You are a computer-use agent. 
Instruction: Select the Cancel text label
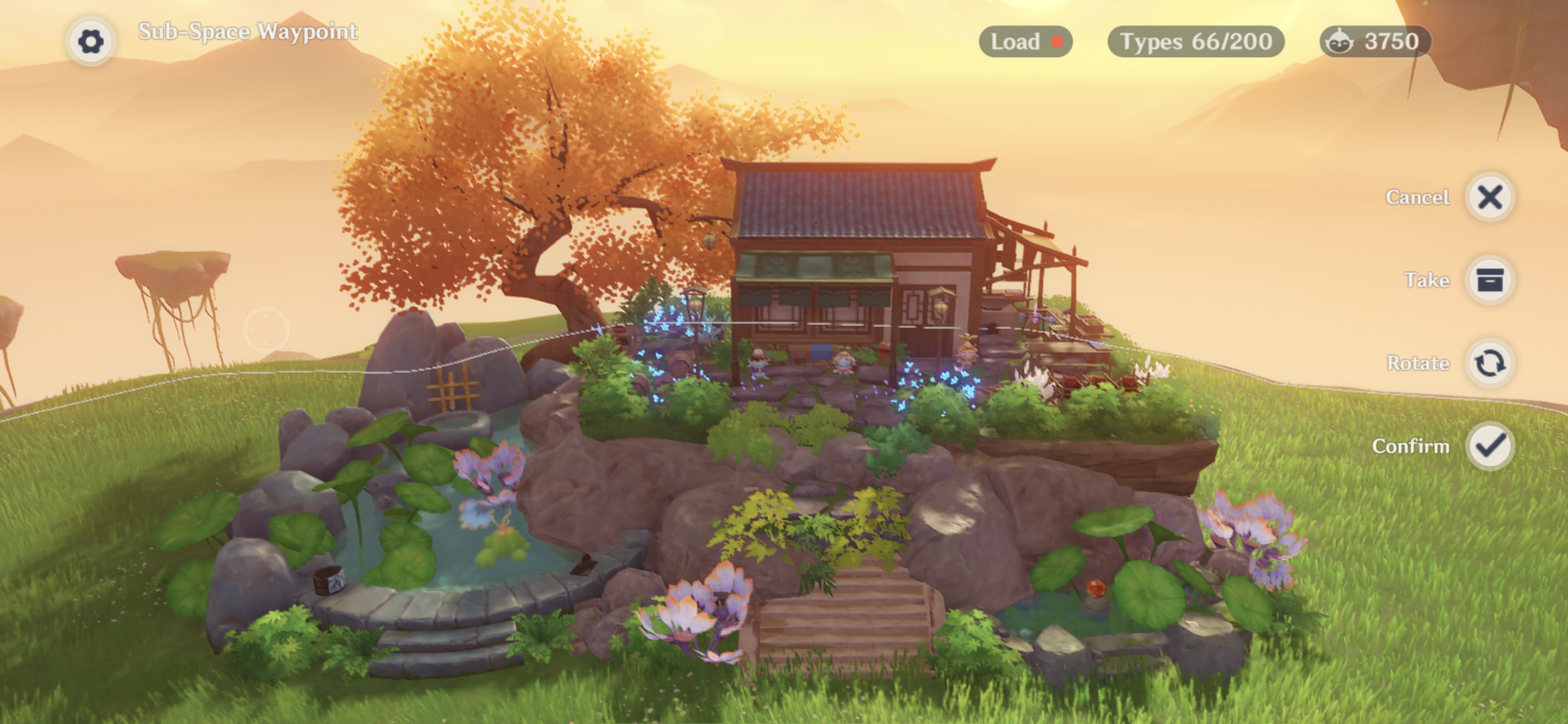[1417, 197]
